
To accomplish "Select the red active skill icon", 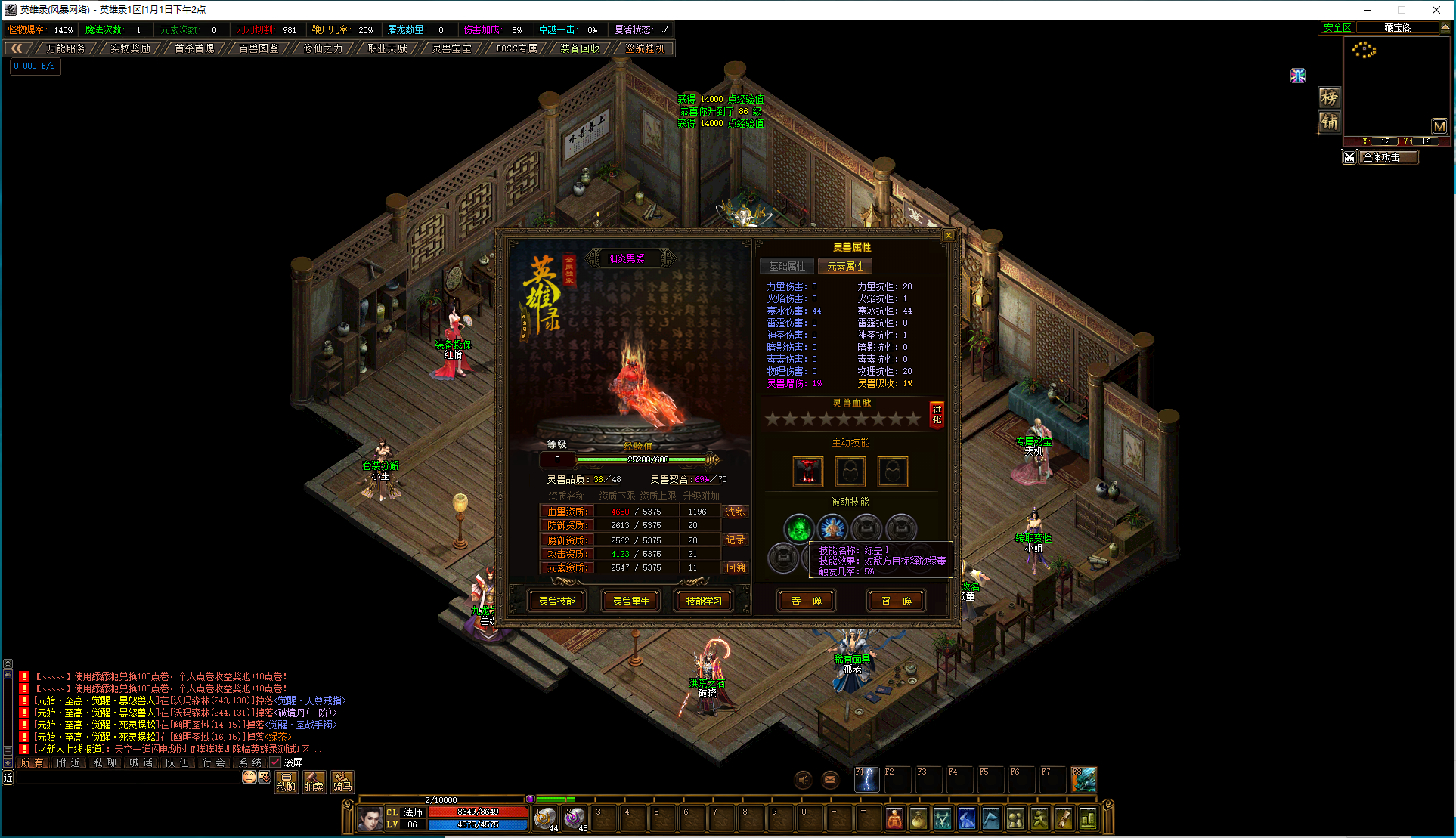I will coord(808,472).
